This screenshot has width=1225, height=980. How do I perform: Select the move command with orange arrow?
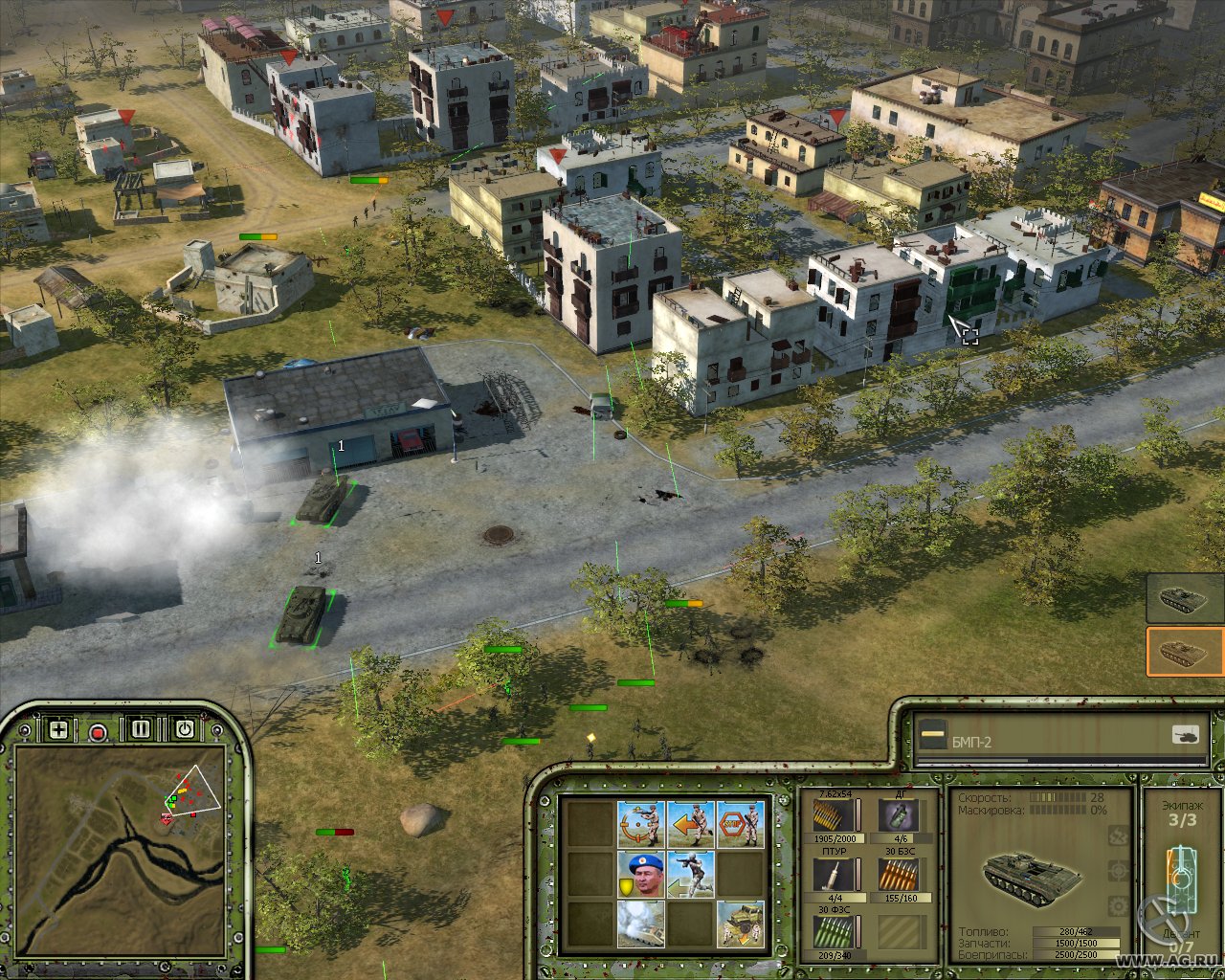690,823
